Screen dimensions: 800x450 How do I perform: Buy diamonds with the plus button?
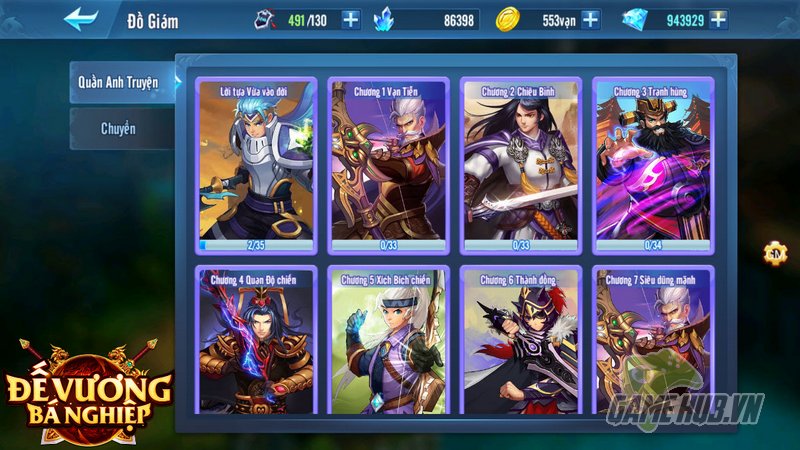pos(717,19)
